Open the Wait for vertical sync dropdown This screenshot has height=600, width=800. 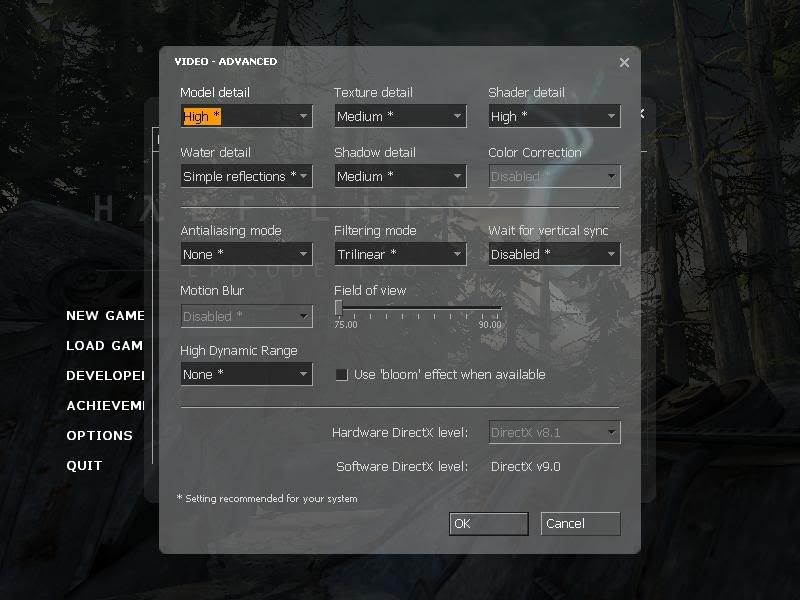(554, 254)
